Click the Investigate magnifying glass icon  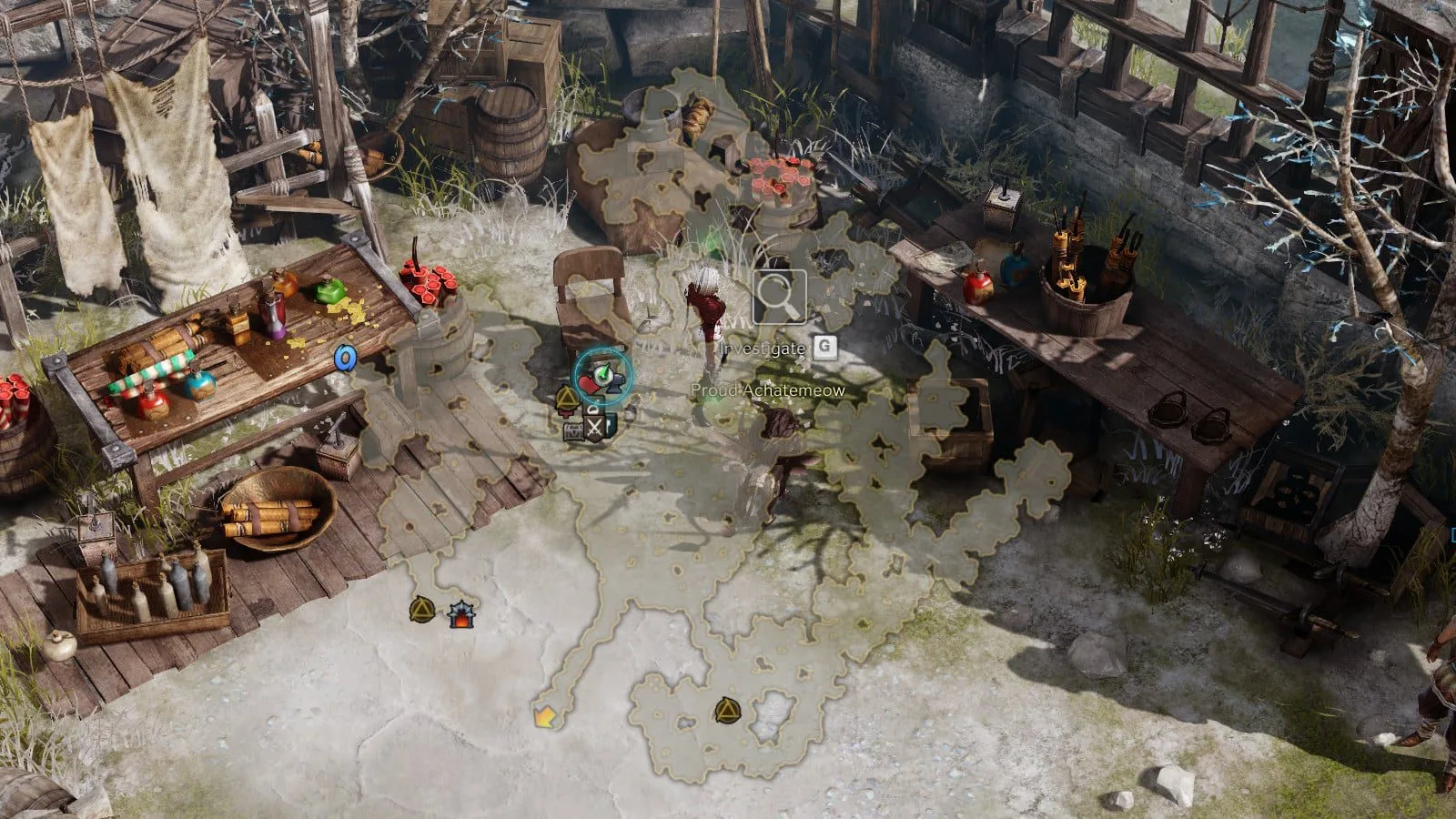coord(779,298)
